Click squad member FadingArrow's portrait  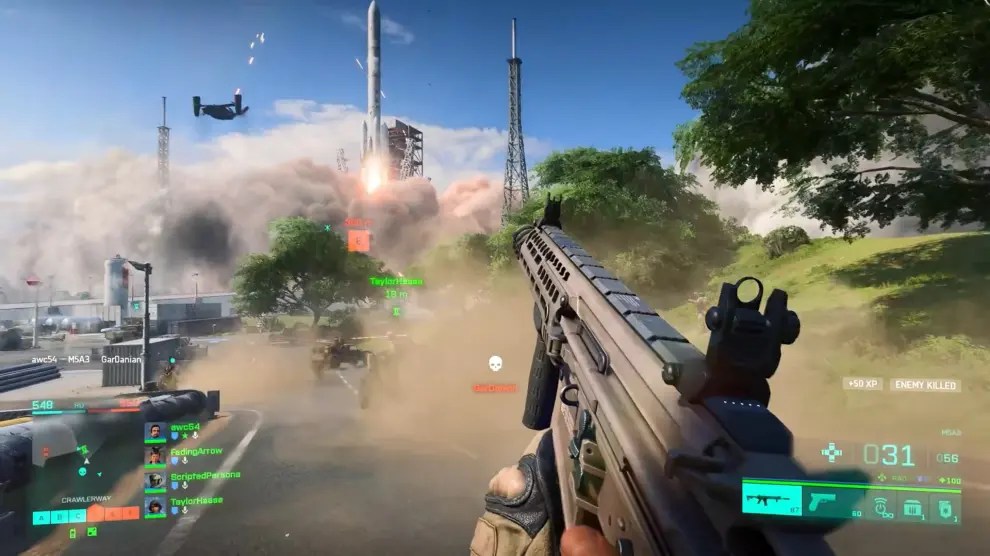(155, 456)
